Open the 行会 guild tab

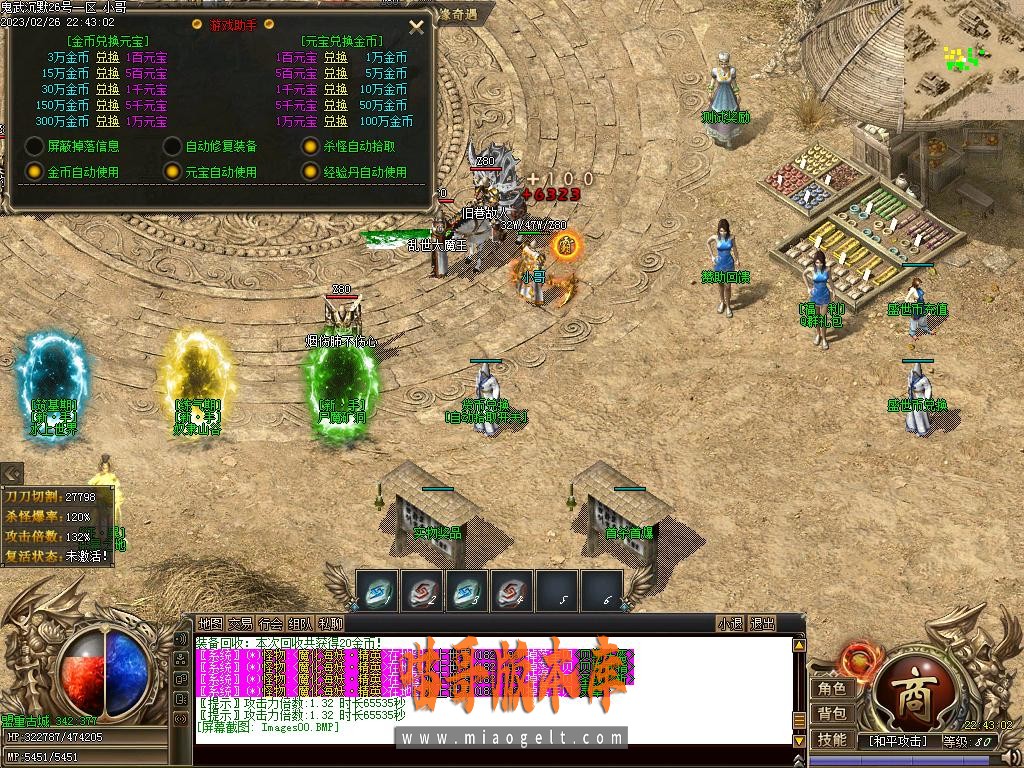(271, 623)
